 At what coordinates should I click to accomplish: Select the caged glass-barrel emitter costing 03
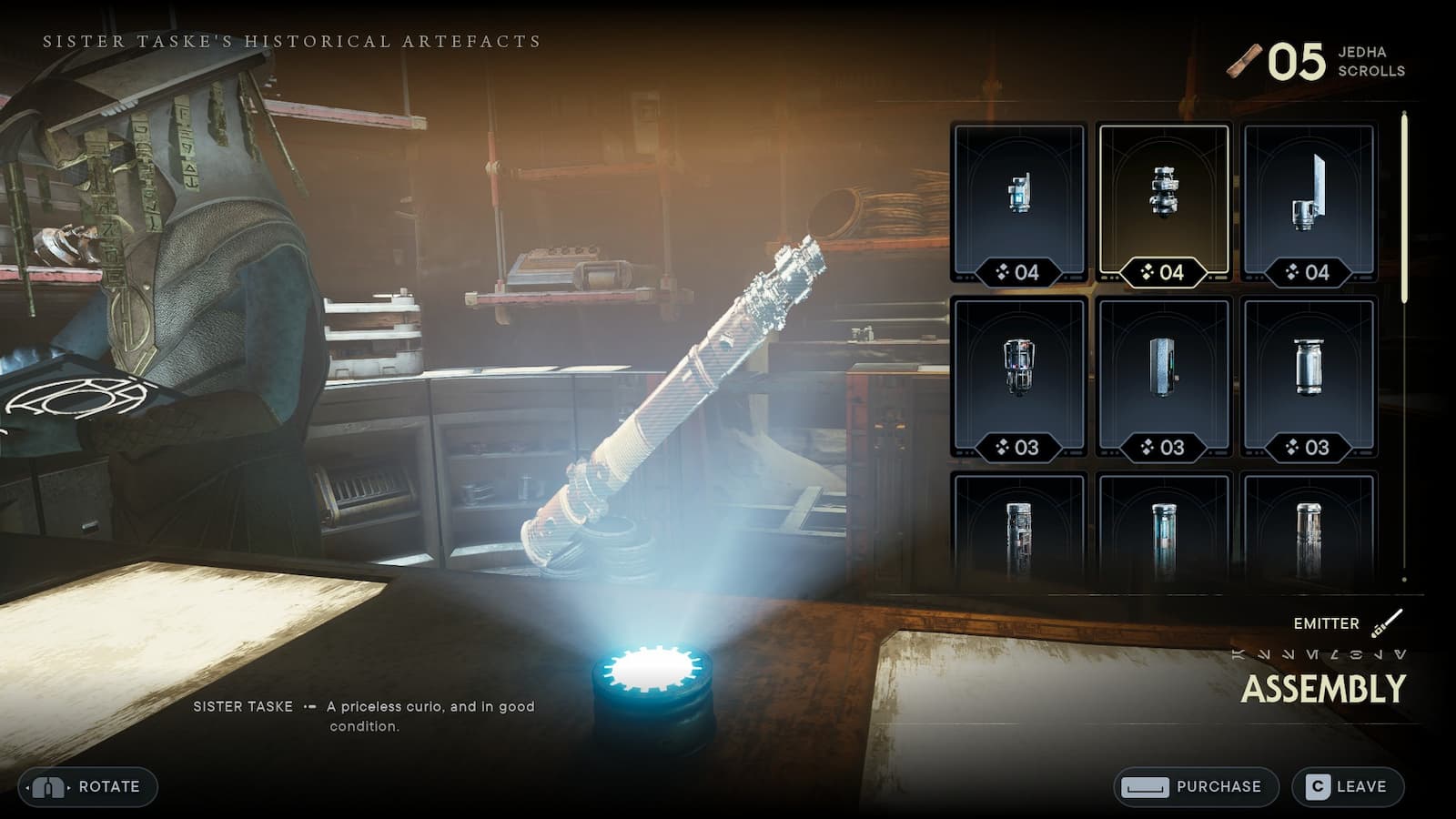[1019, 377]
